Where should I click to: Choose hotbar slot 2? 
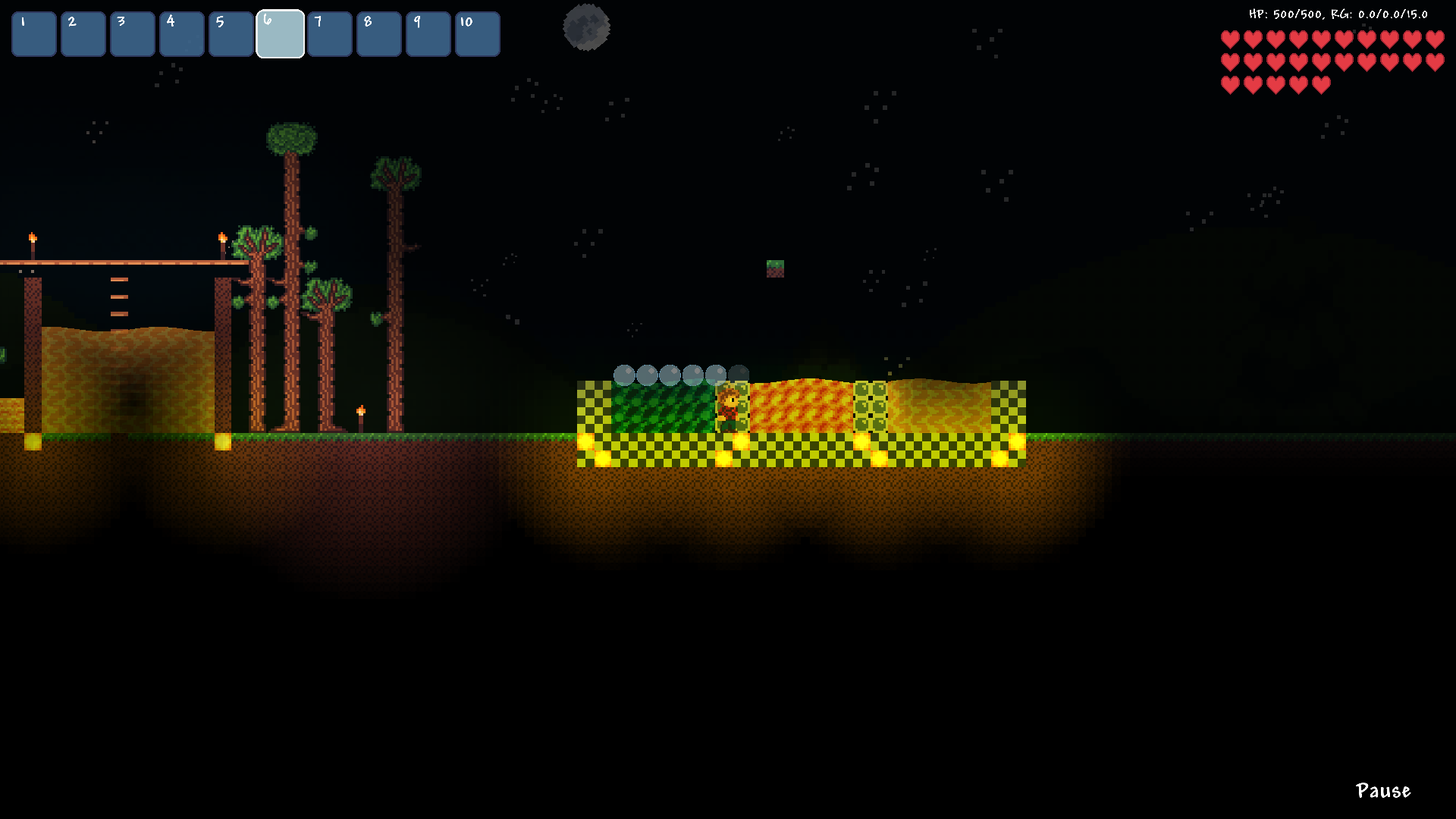[83, 34]
